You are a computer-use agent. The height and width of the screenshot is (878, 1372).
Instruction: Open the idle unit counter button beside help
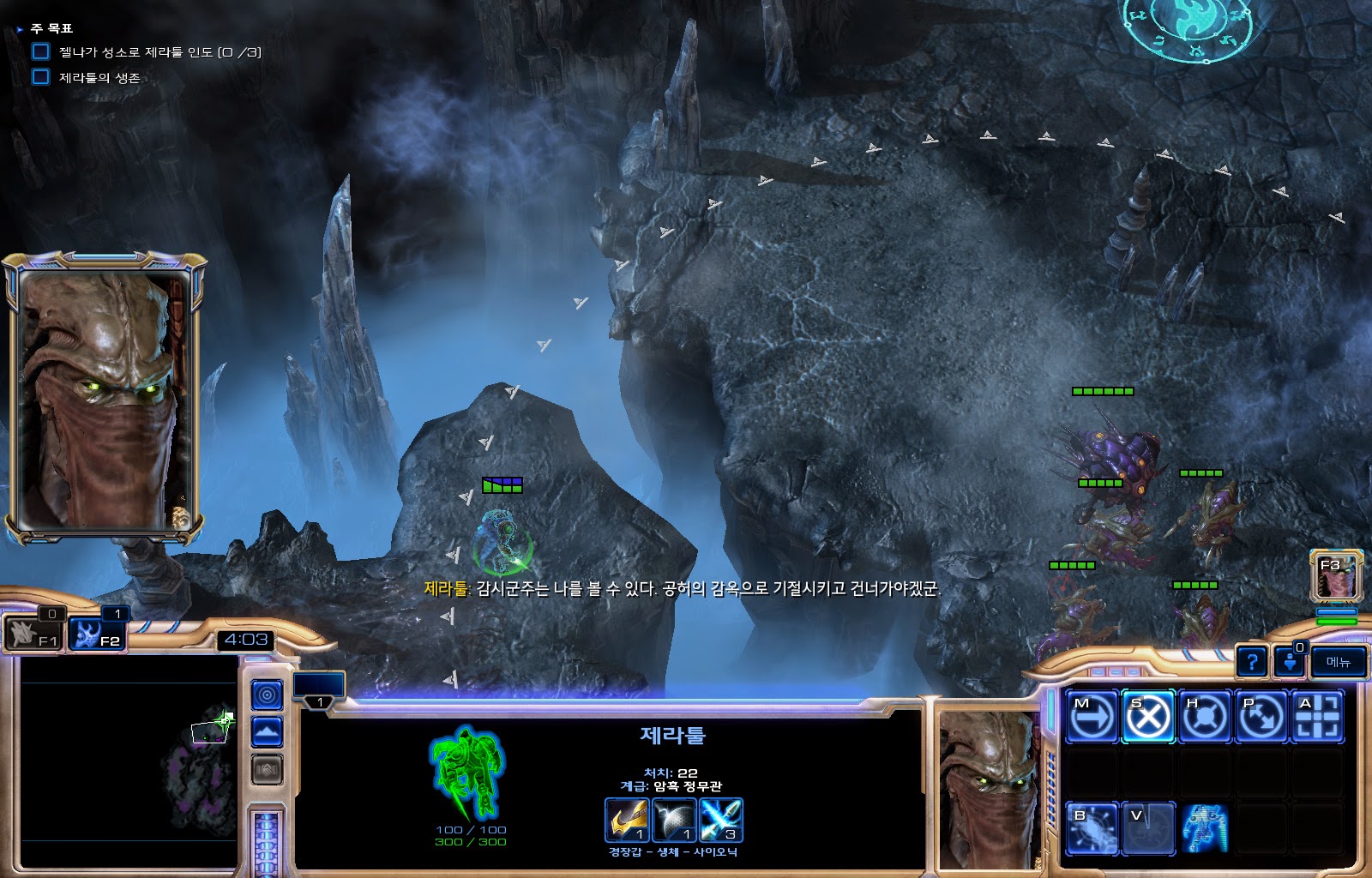(x=1289, y=662)
